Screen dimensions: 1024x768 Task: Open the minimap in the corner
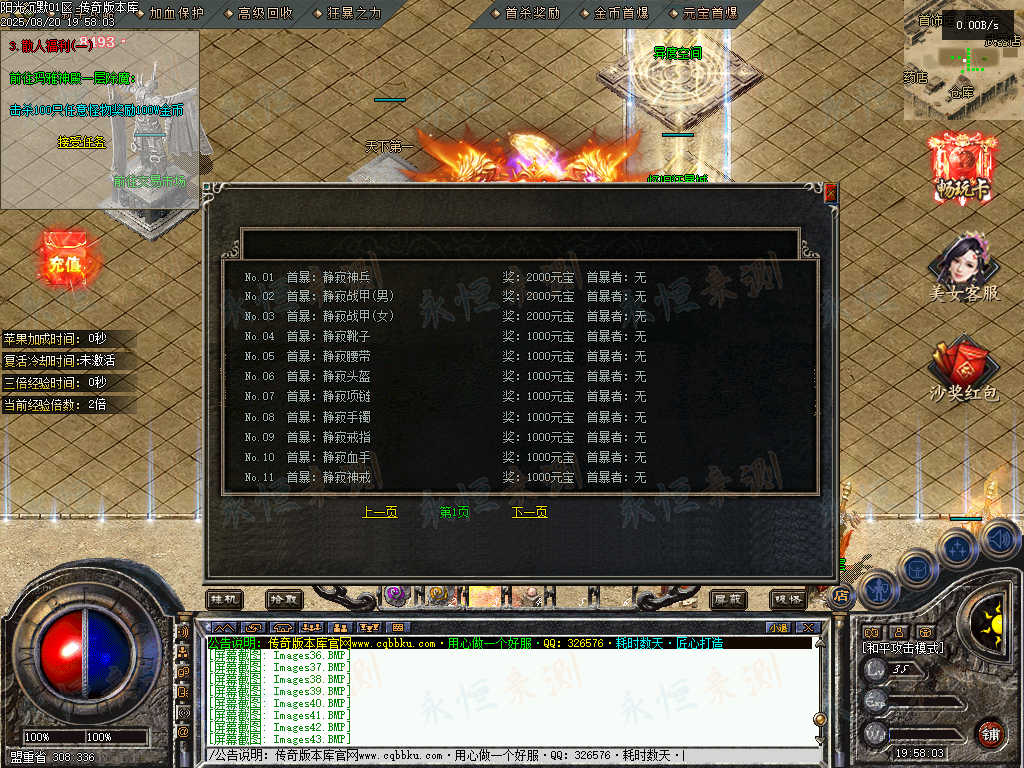click(x=964, y=60)
